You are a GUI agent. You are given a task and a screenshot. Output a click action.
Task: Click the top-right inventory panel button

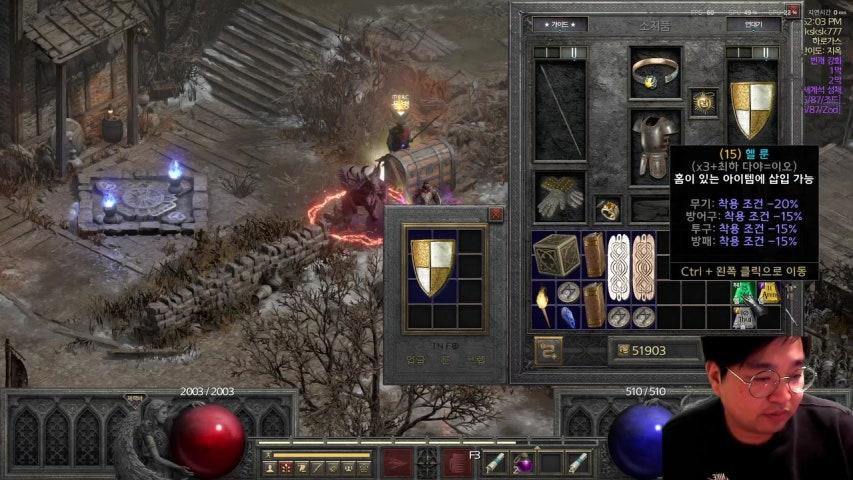tap(753, 24)
